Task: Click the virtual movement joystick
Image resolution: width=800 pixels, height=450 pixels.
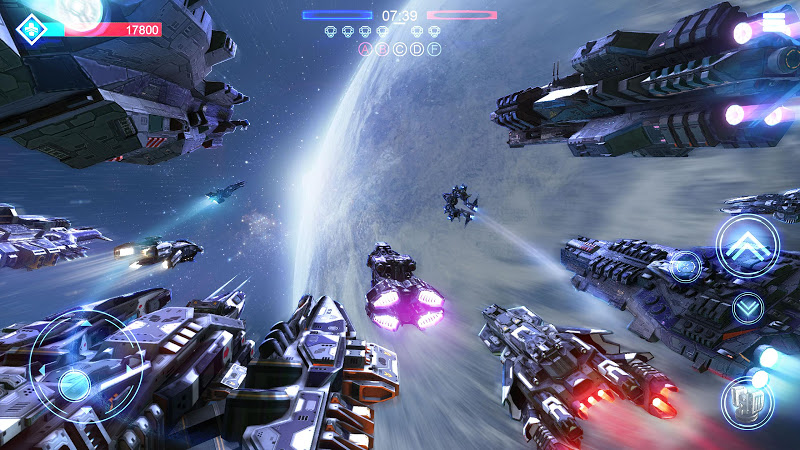Action: pyautogui.click(x=76, y=385)
